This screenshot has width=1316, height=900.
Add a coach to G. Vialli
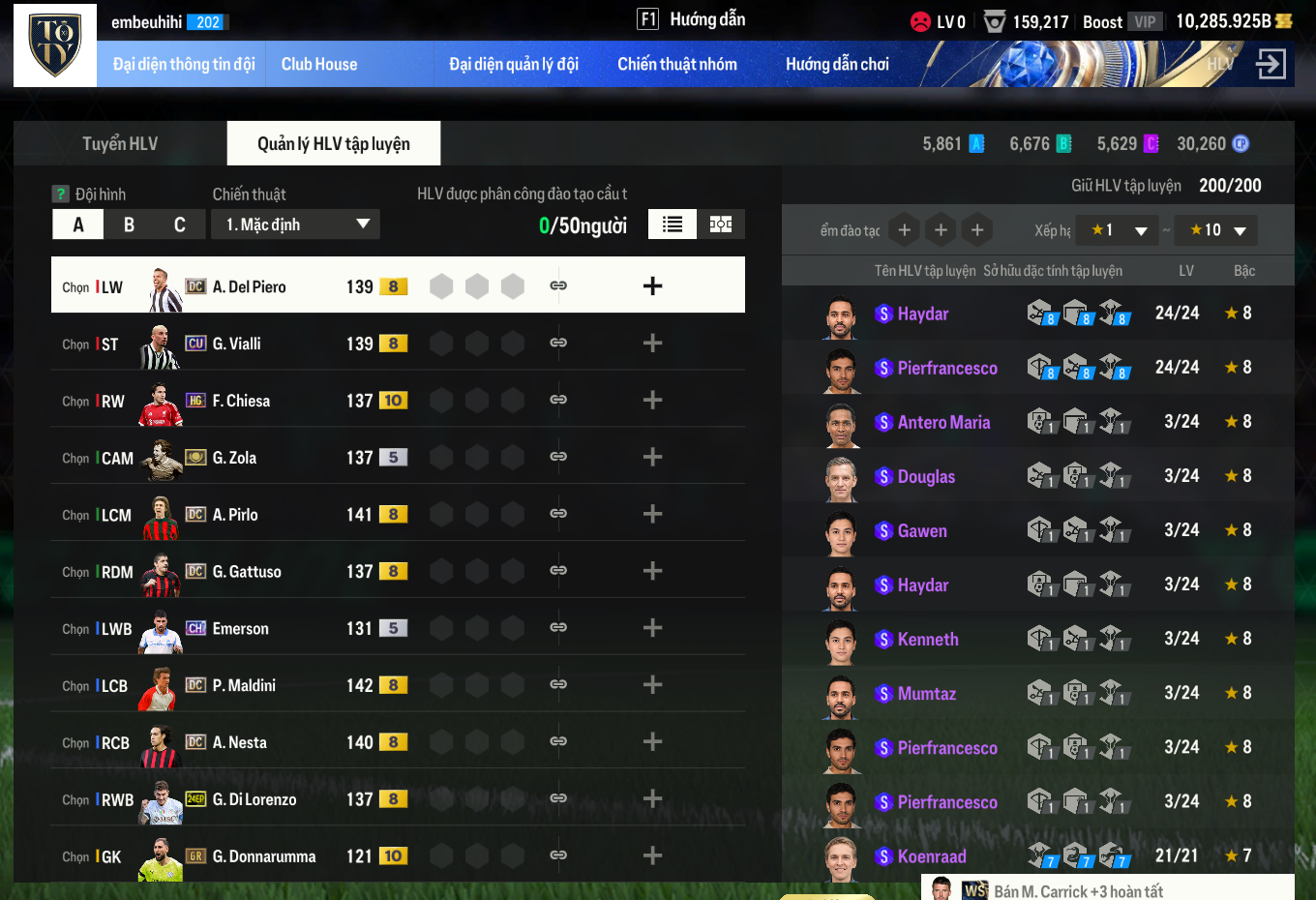[x=652, y=344]
